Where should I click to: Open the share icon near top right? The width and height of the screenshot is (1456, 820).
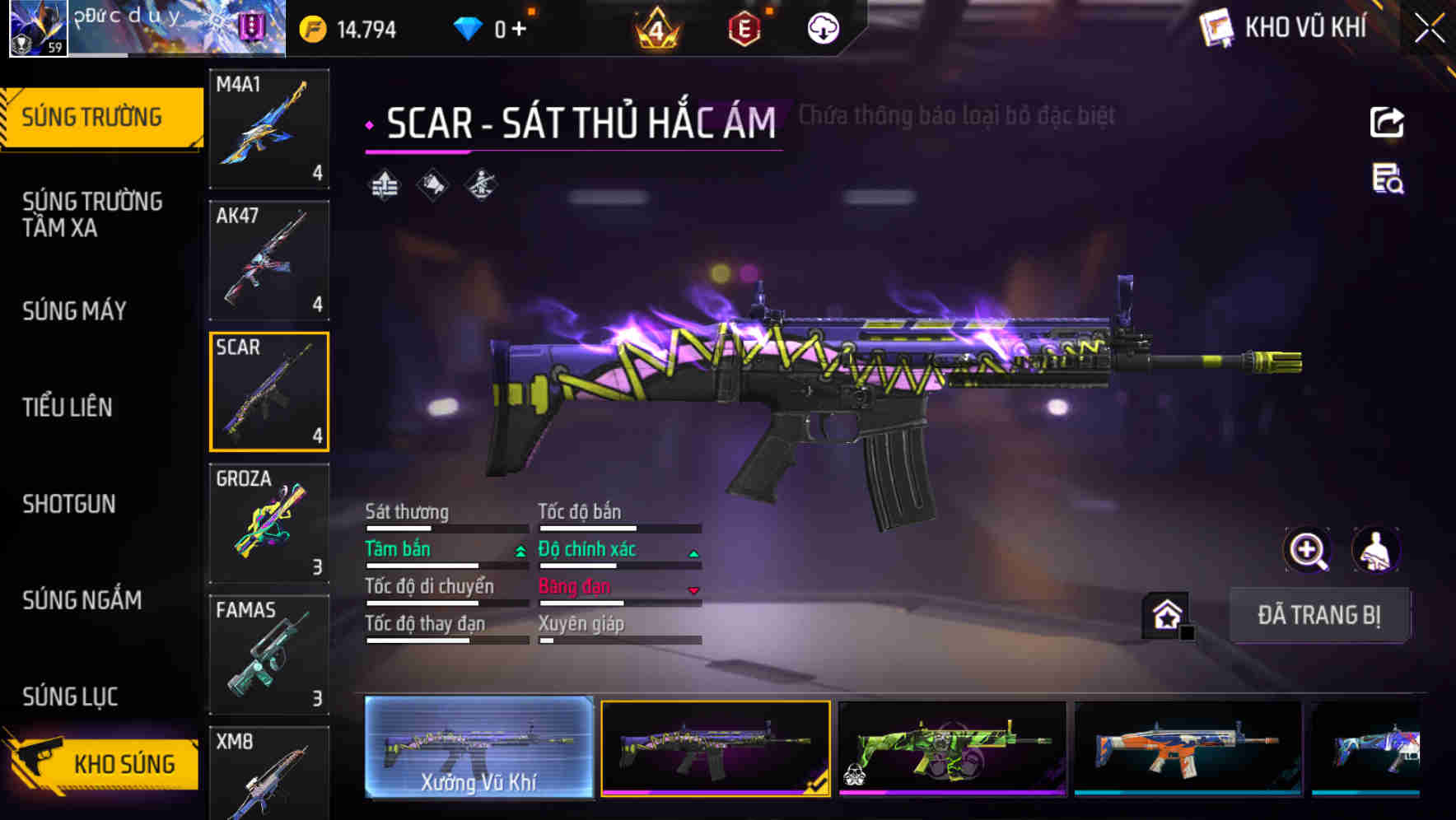coord(1388,122)
